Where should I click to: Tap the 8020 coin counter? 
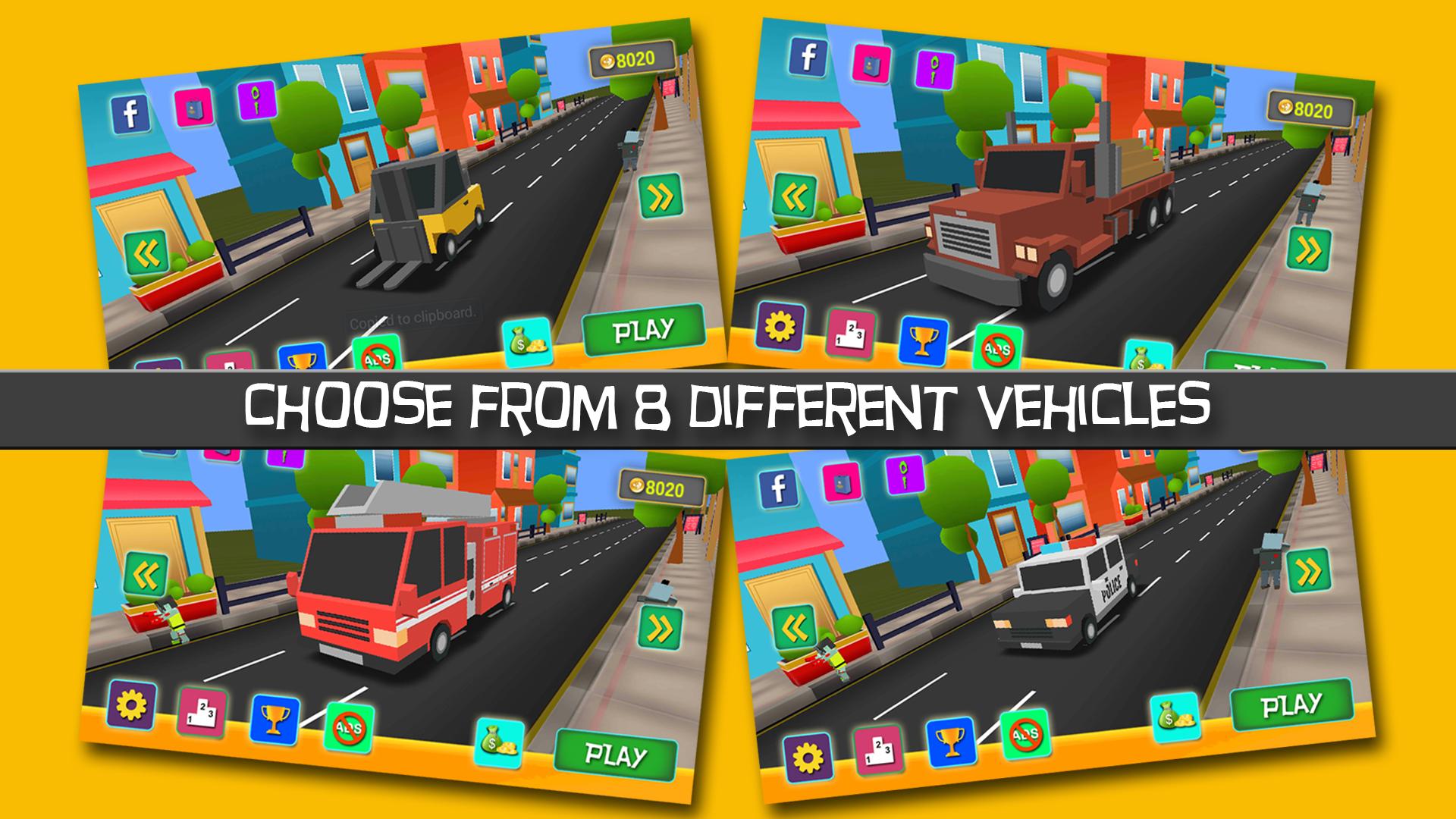[x=633, y=59]
